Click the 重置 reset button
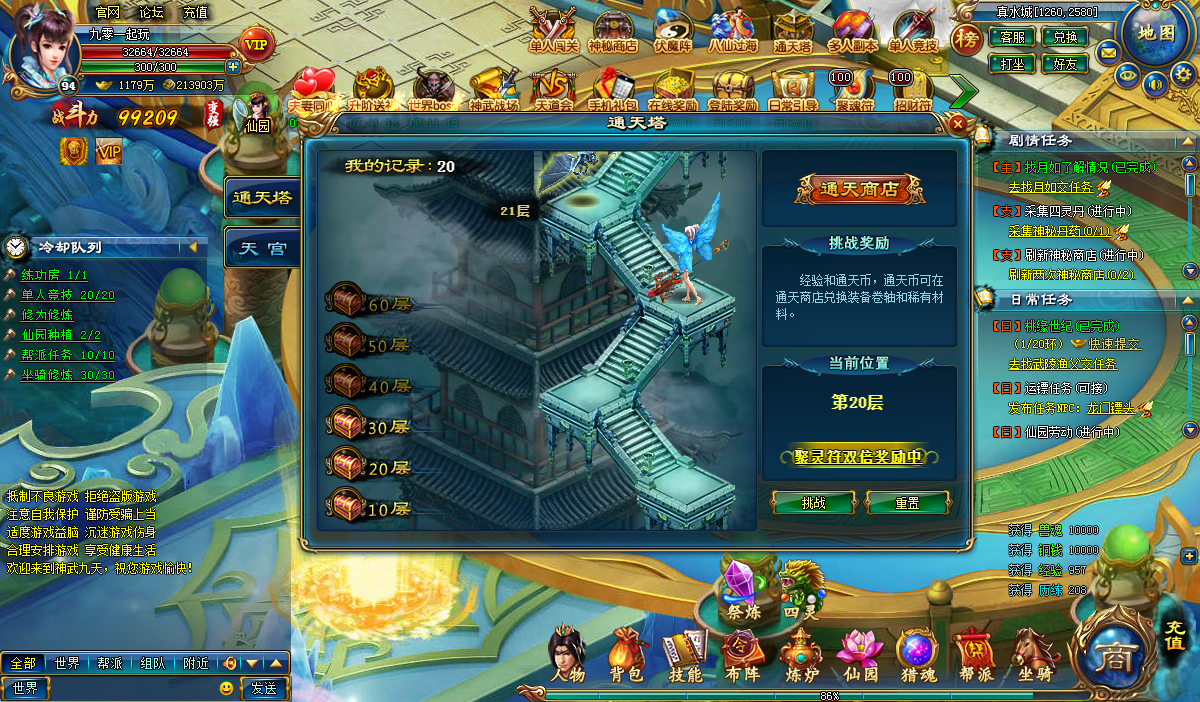This screenshot has width=1200, height=702. coord(907,503)
